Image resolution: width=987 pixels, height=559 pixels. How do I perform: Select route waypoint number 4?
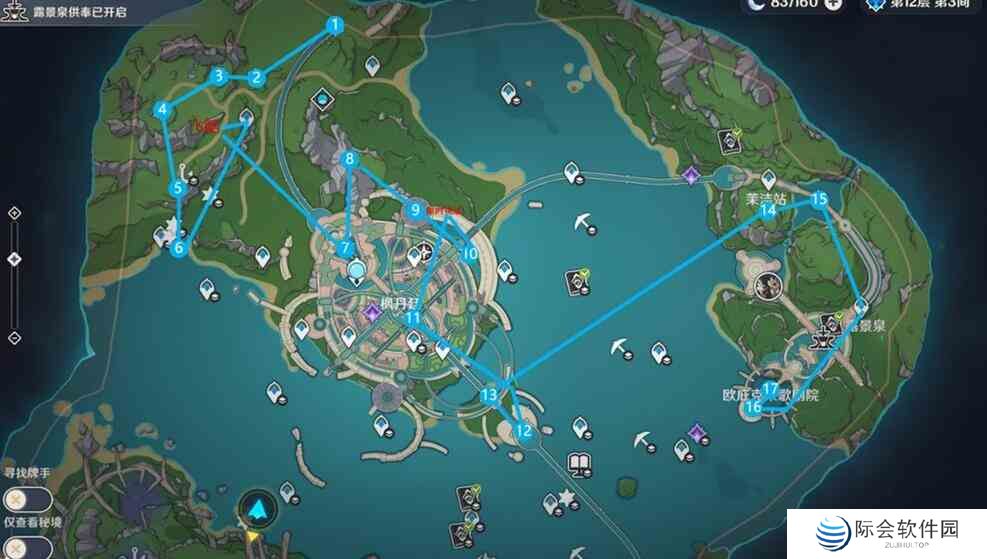[162, 109]
